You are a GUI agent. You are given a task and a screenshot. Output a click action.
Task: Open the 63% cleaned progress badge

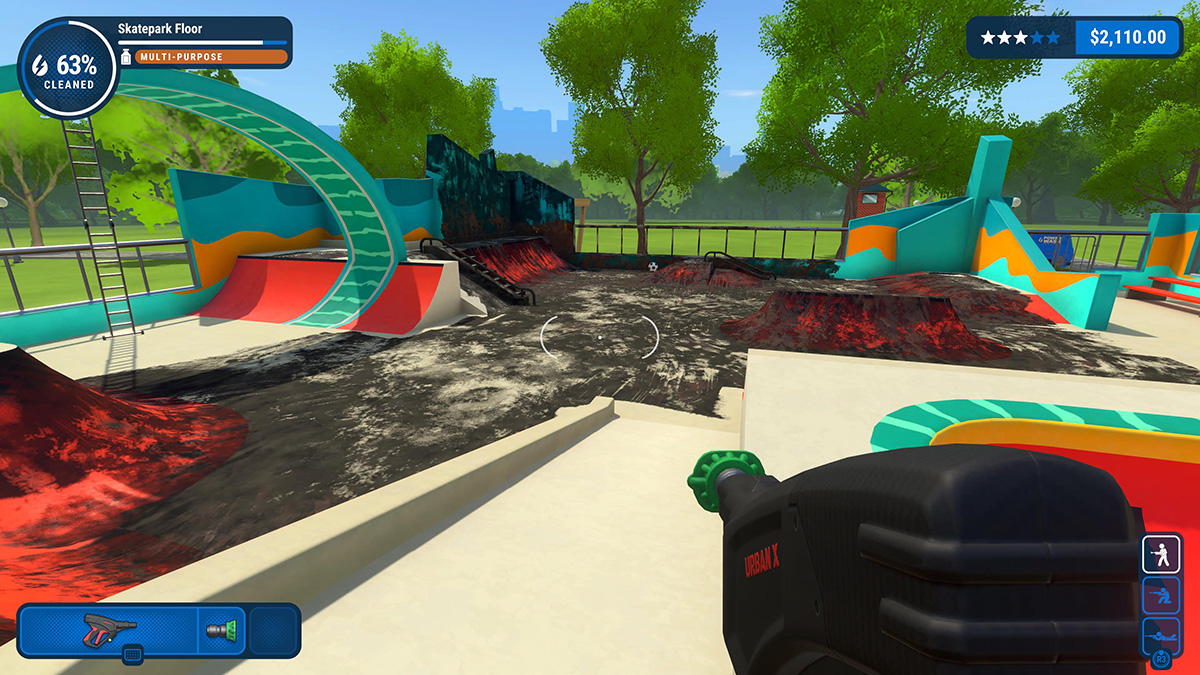(x=68, y=68)
